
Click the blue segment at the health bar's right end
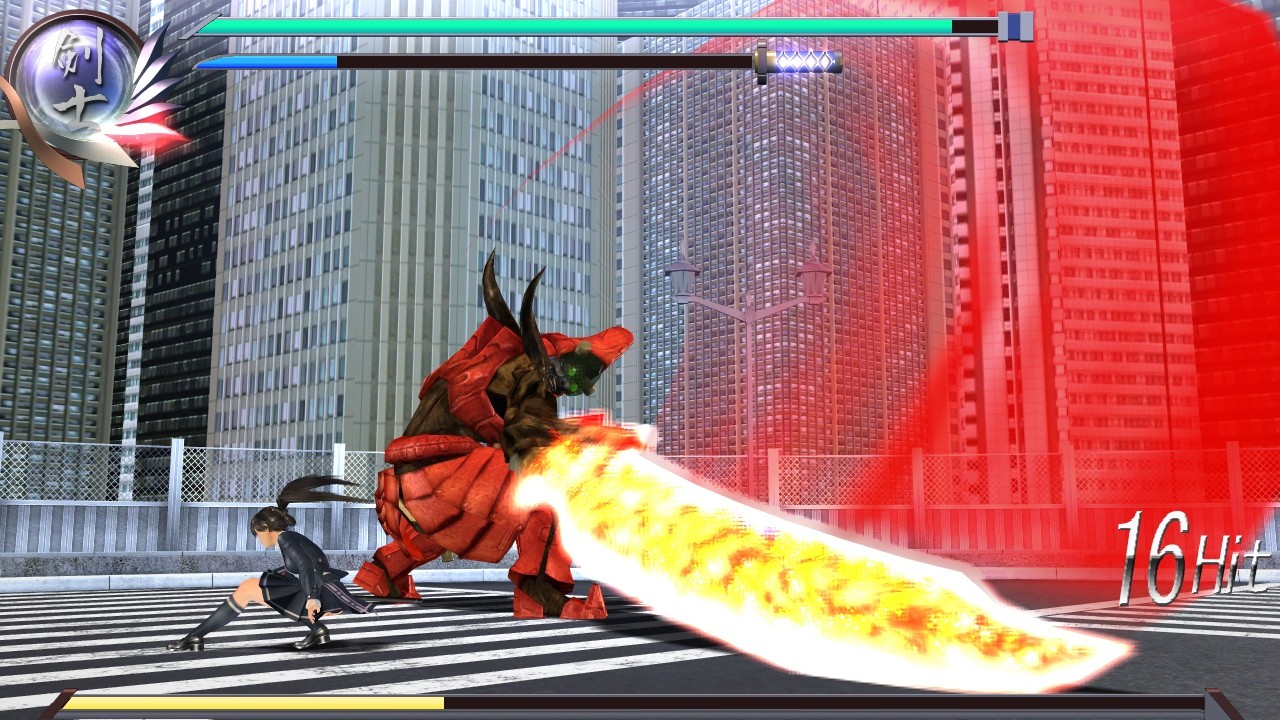(1014, 27)
